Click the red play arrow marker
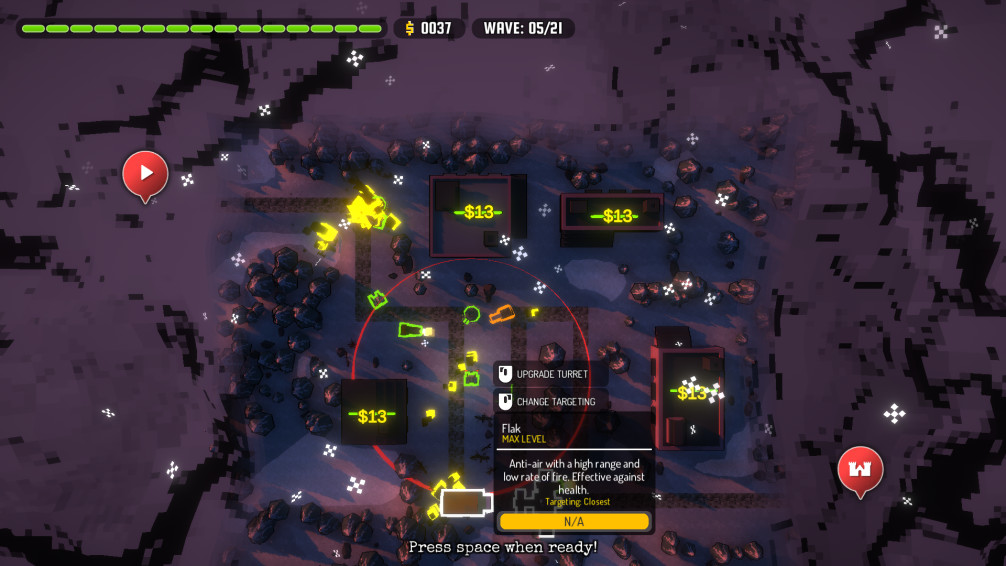The width and height of the screenshot is (1006, 566). click(145, 173)
